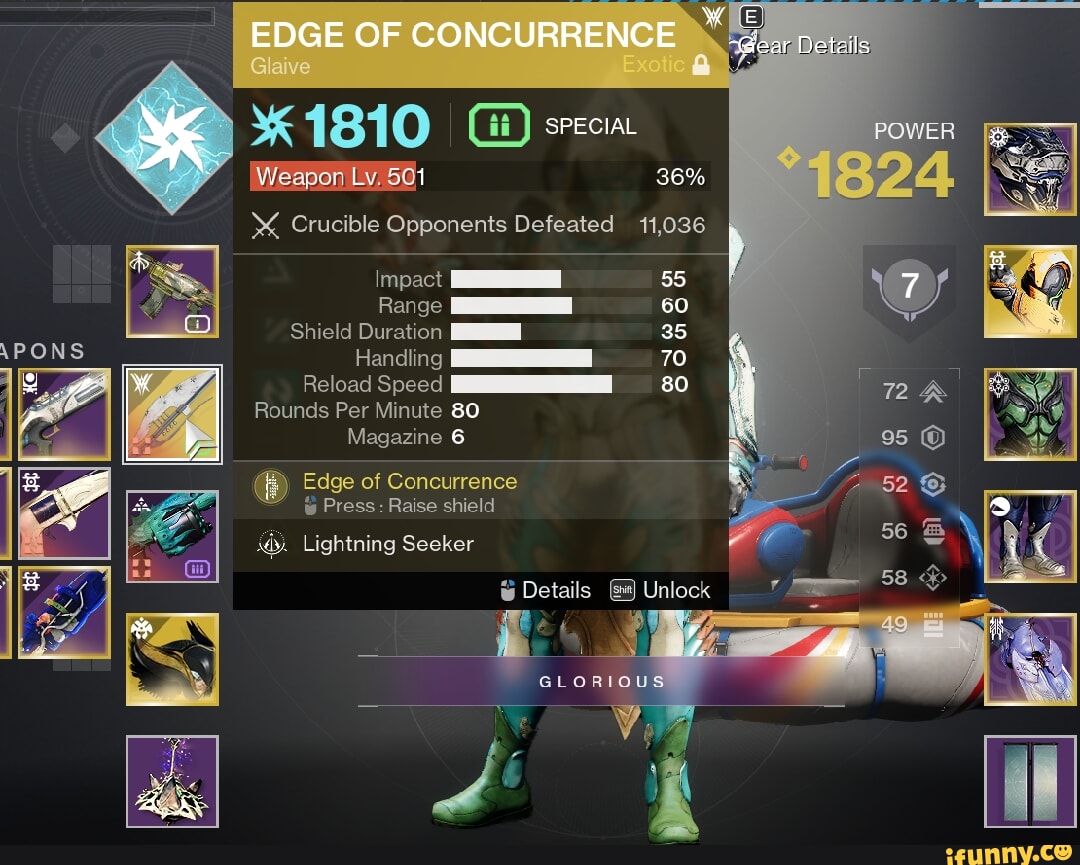Choose the teal heavy weapon slot
The width and height of the screenshot is (1080, 865).
pyautogui.click(x=172, y=537)
